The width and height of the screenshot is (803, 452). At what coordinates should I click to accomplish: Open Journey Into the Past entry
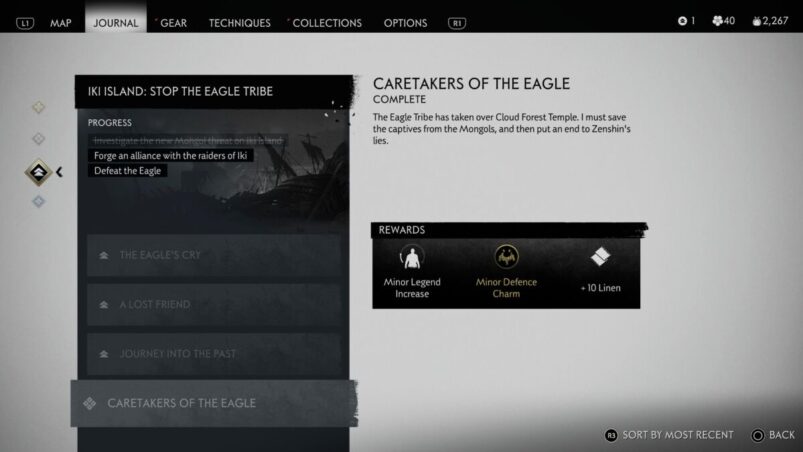point(213,354)
